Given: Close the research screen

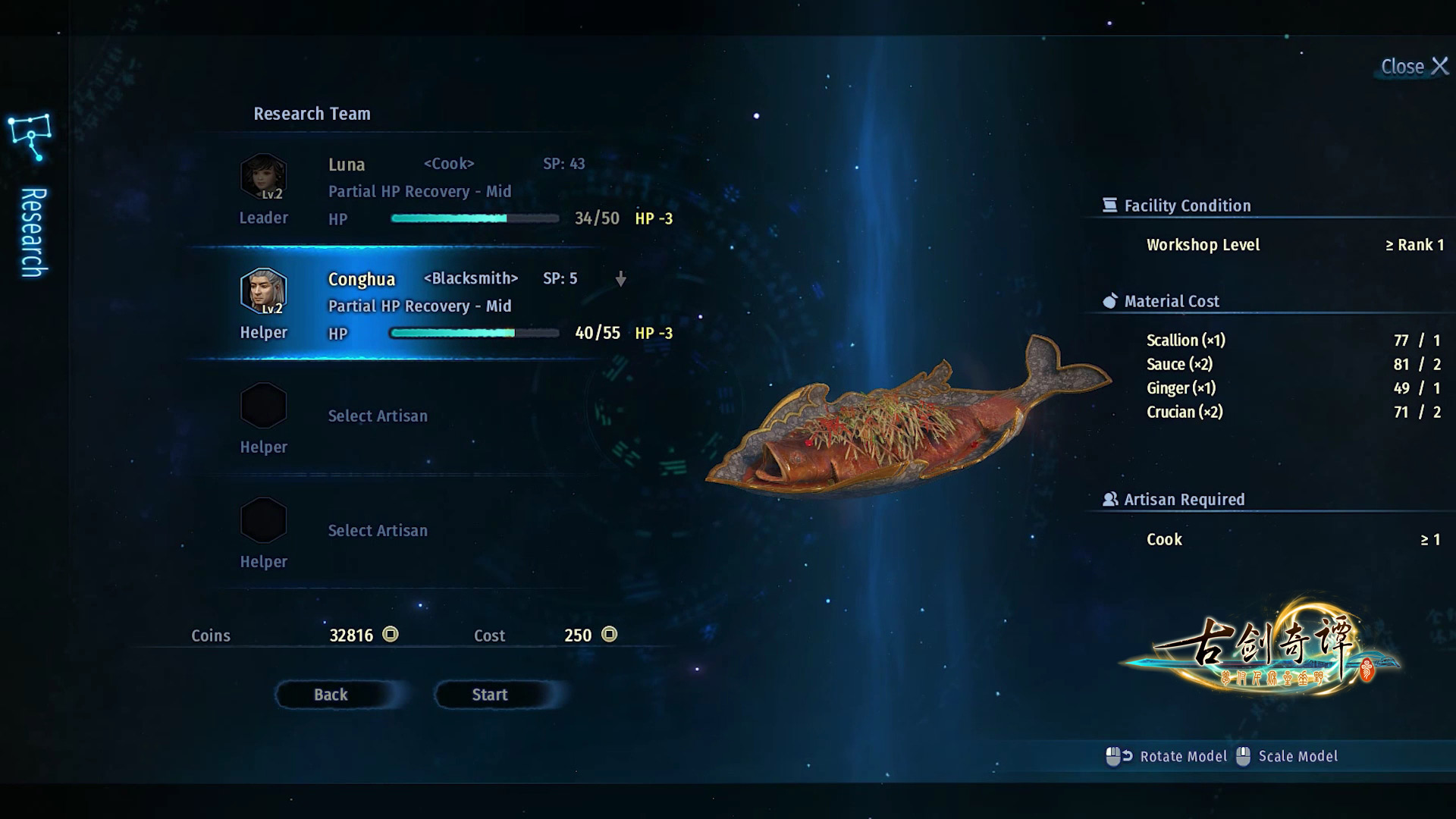Looking at the screenshot, I should click(1414, 67).
